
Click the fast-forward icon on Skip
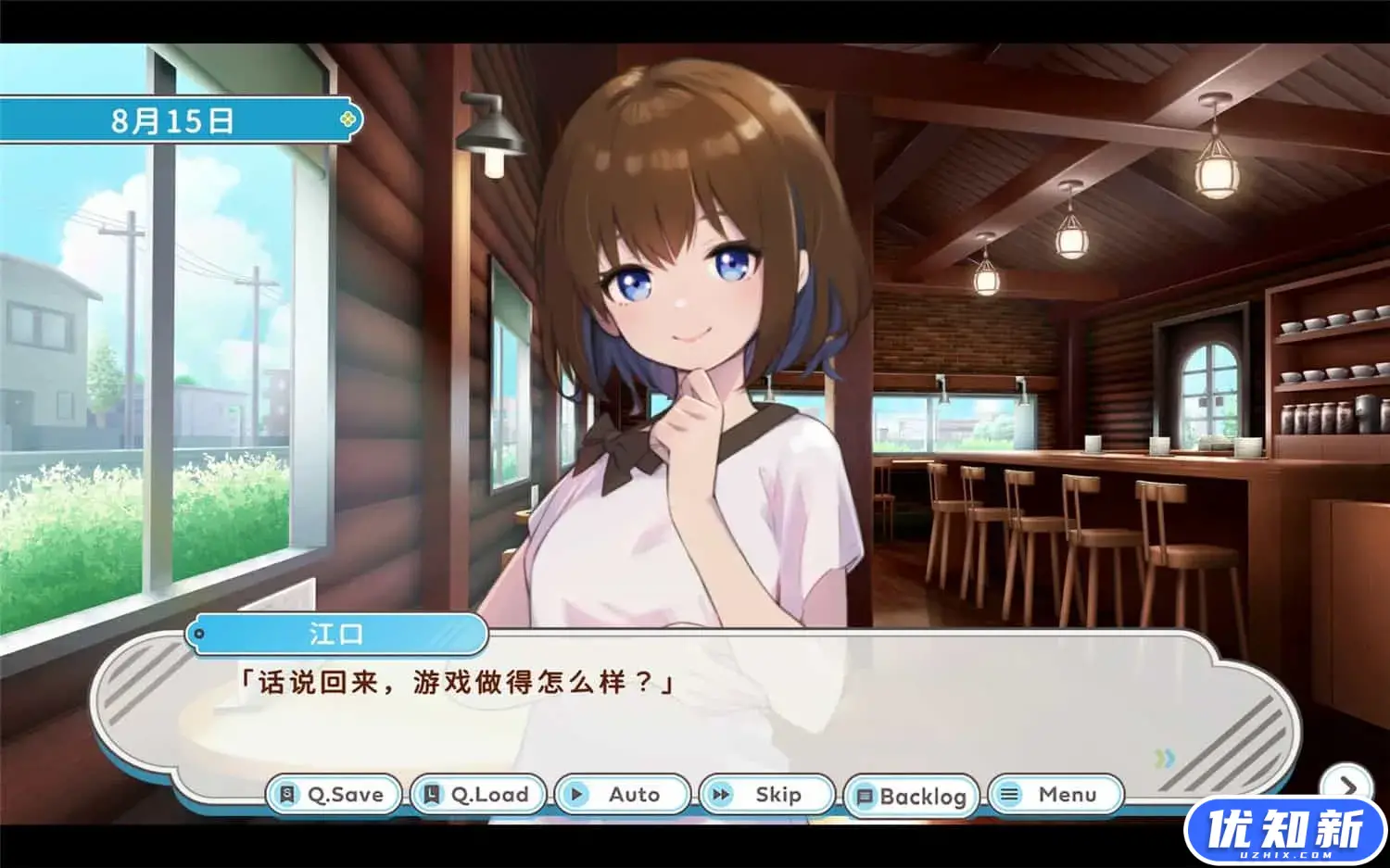click(722, 794)
